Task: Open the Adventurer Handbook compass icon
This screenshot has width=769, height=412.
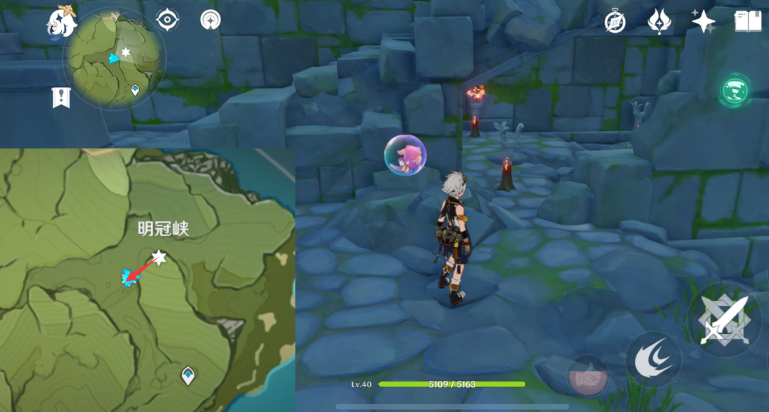Action: pyautogui.click(x=615, y=21)
